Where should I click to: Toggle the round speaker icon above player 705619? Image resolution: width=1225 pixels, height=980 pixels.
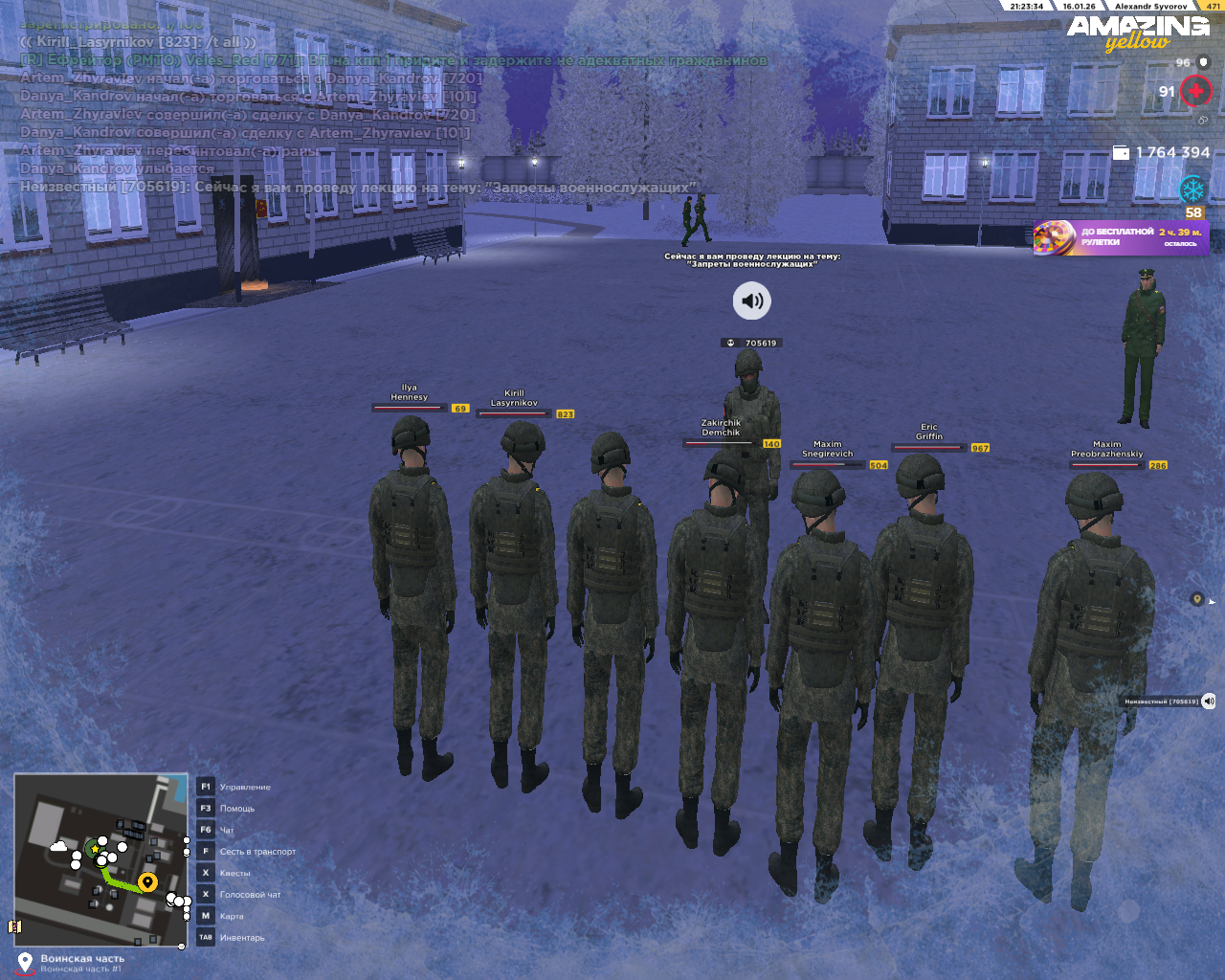point(752,301)
